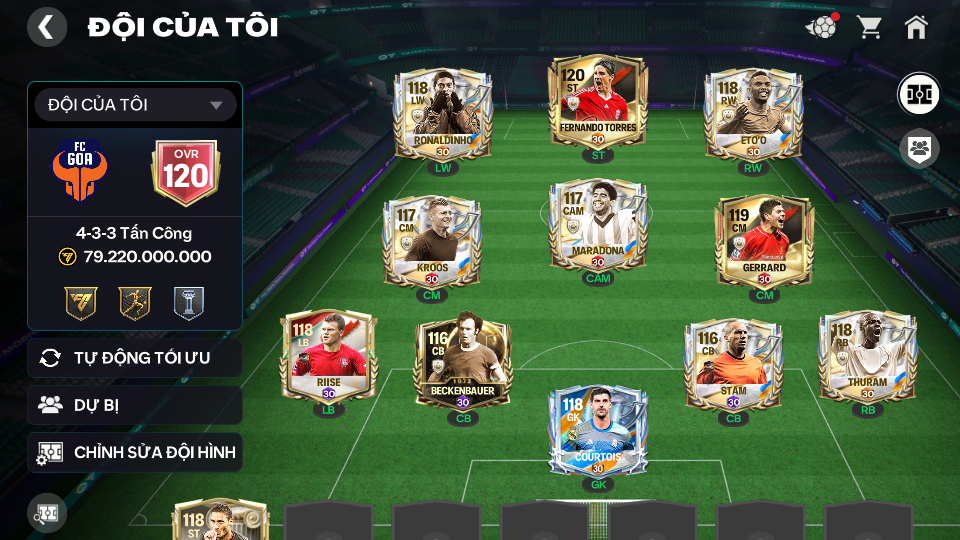Choose the Maradona CAM card
960x540 pixels.
(598, 226)
